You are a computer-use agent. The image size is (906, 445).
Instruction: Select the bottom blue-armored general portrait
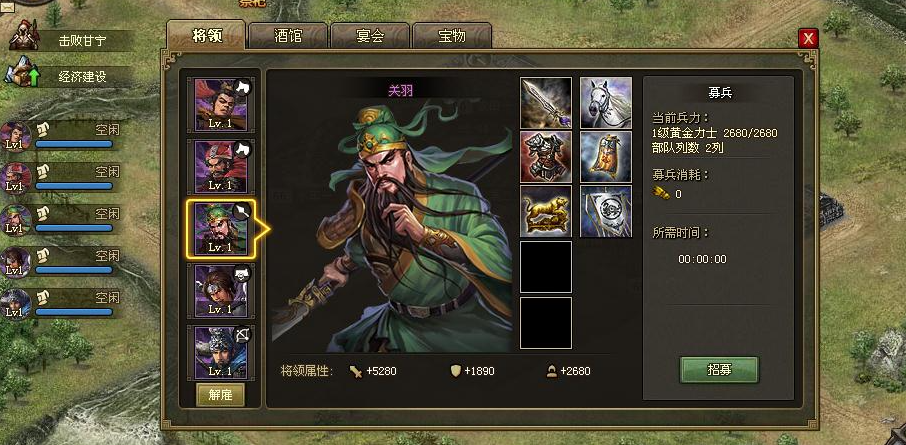point(220,351)
